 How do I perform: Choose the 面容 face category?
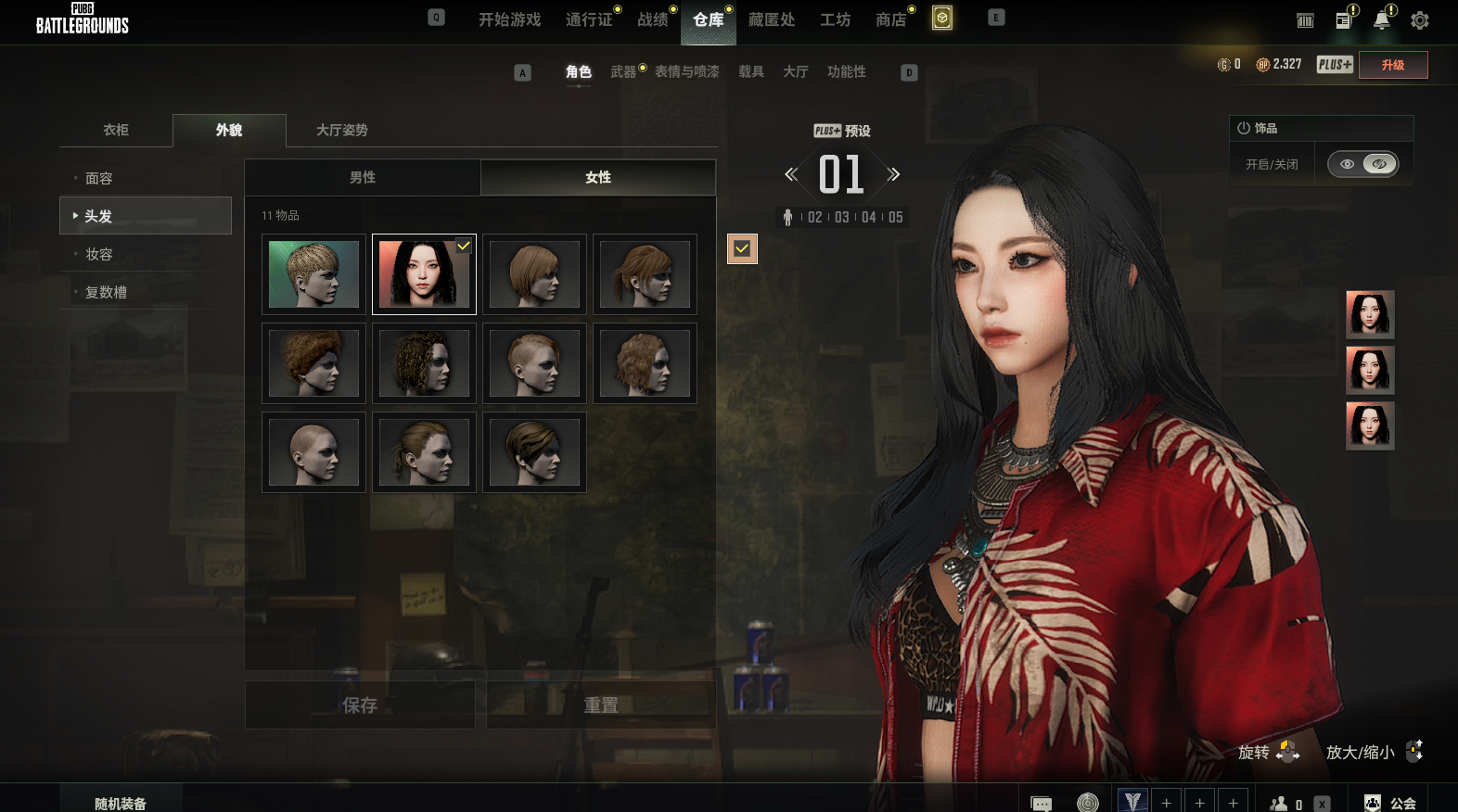(99, 178)
